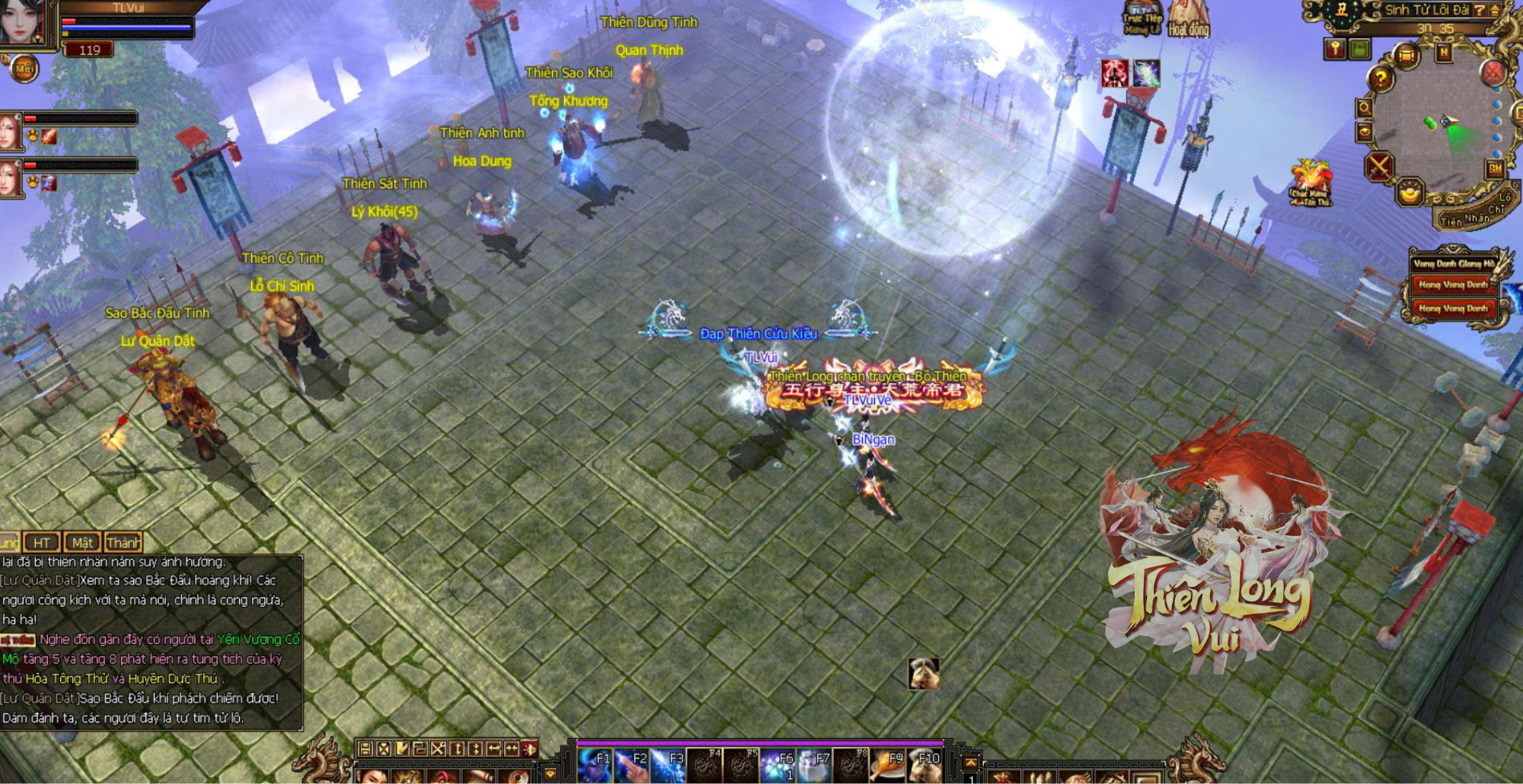
Task: Click the GM button on the minimap
Action: tap(1495, 169)
